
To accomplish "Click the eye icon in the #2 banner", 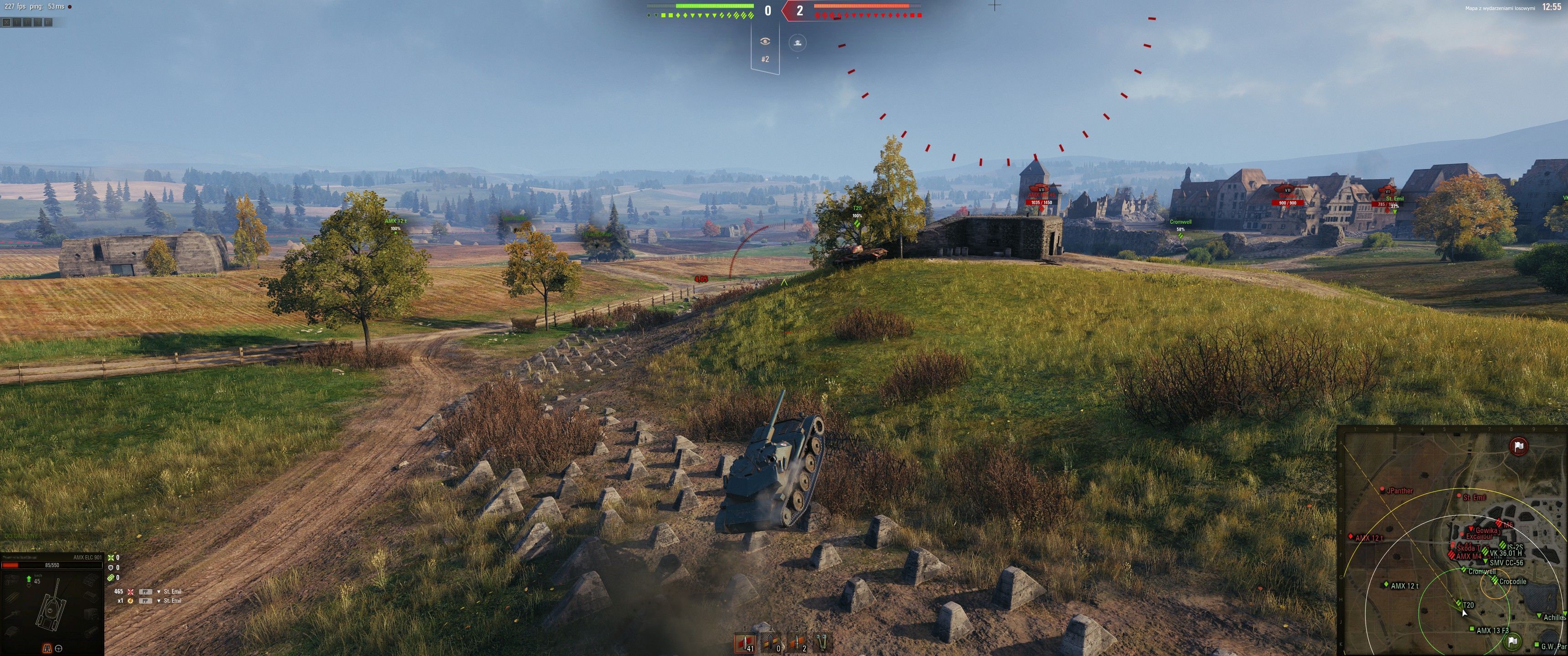I will coord(765,41).
